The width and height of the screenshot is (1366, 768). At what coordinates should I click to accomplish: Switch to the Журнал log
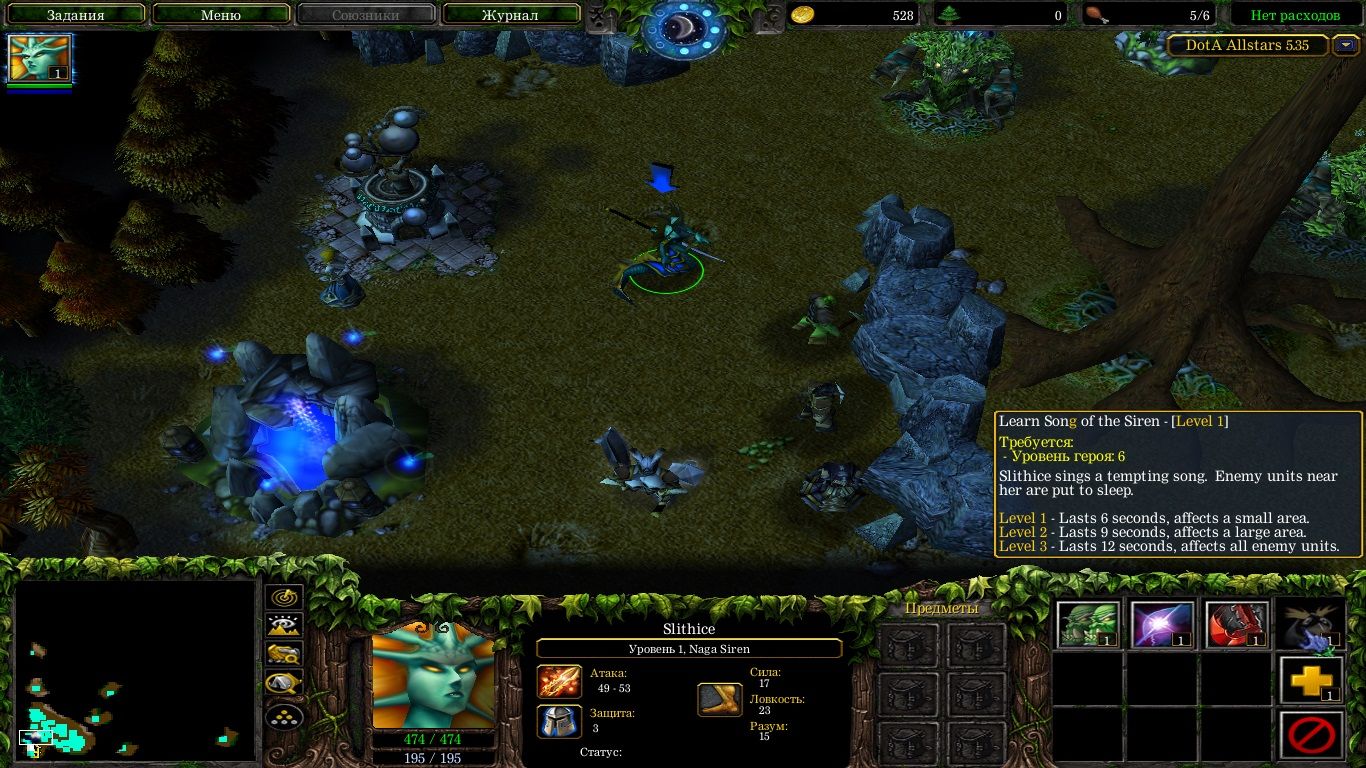coord(510,14)
